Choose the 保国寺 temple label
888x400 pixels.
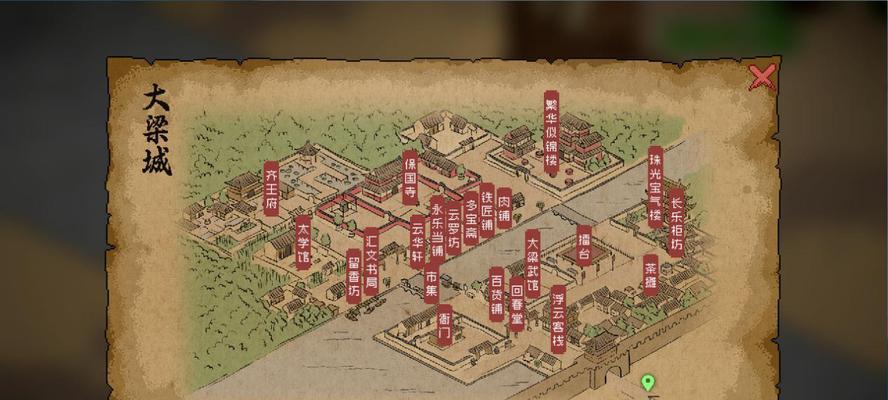410,176
